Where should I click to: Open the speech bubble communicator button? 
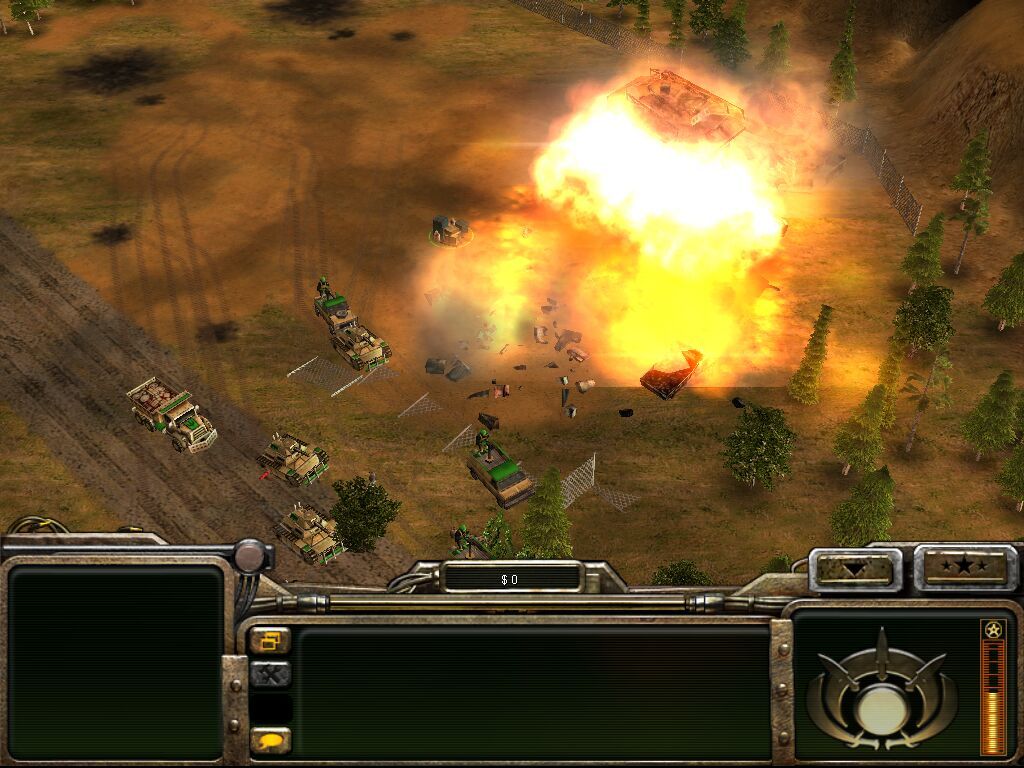click(x=269, y=741)
